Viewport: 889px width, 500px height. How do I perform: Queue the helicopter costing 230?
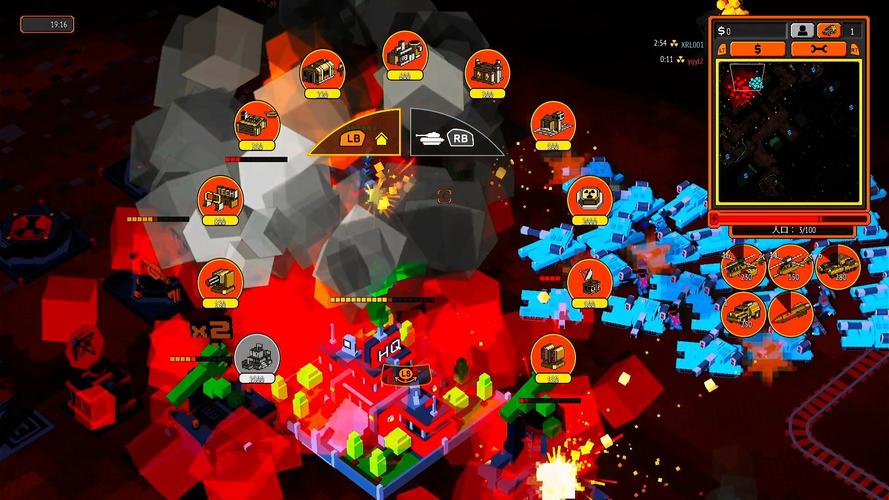tap(743, 266)
